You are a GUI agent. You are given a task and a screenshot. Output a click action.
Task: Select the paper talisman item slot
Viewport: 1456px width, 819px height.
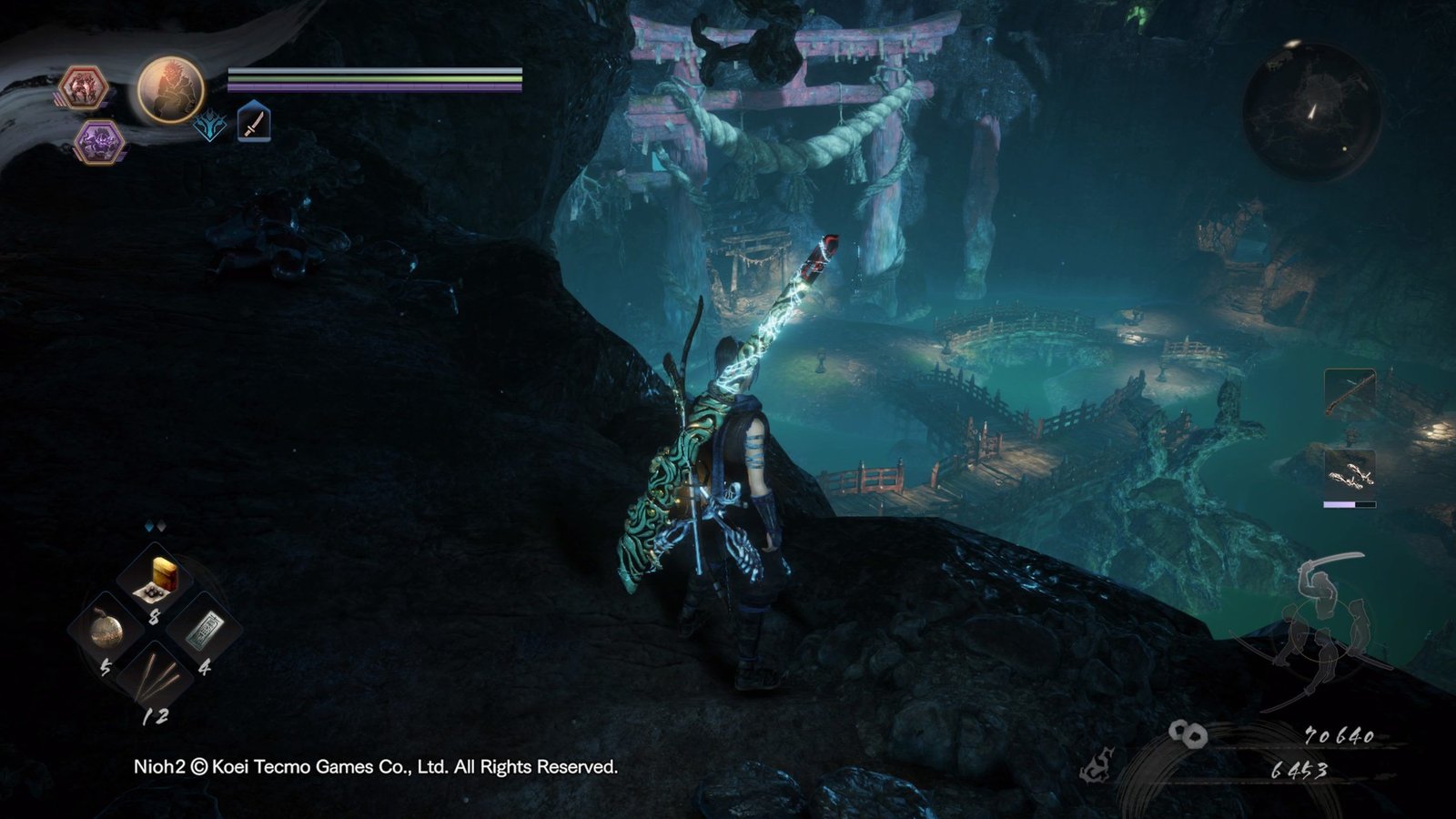point(205,630)
